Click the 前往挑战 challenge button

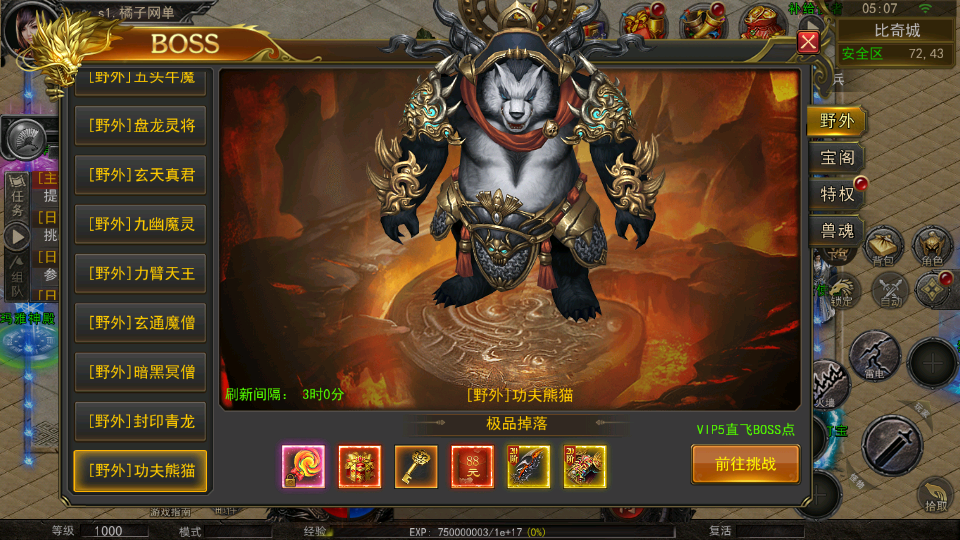click(745, 464)
